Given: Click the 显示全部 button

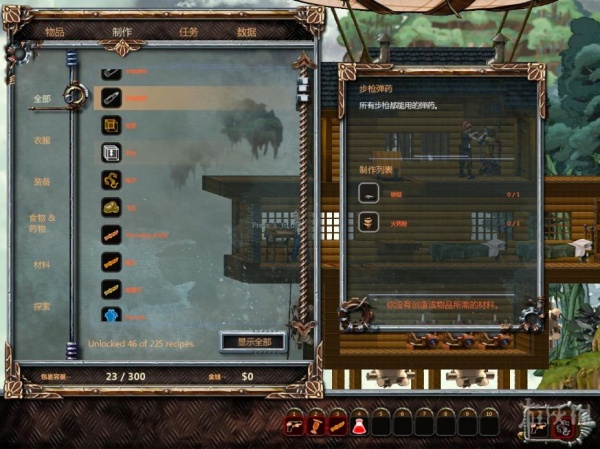Looking at the screenshot, I should [x=253, y=342].
